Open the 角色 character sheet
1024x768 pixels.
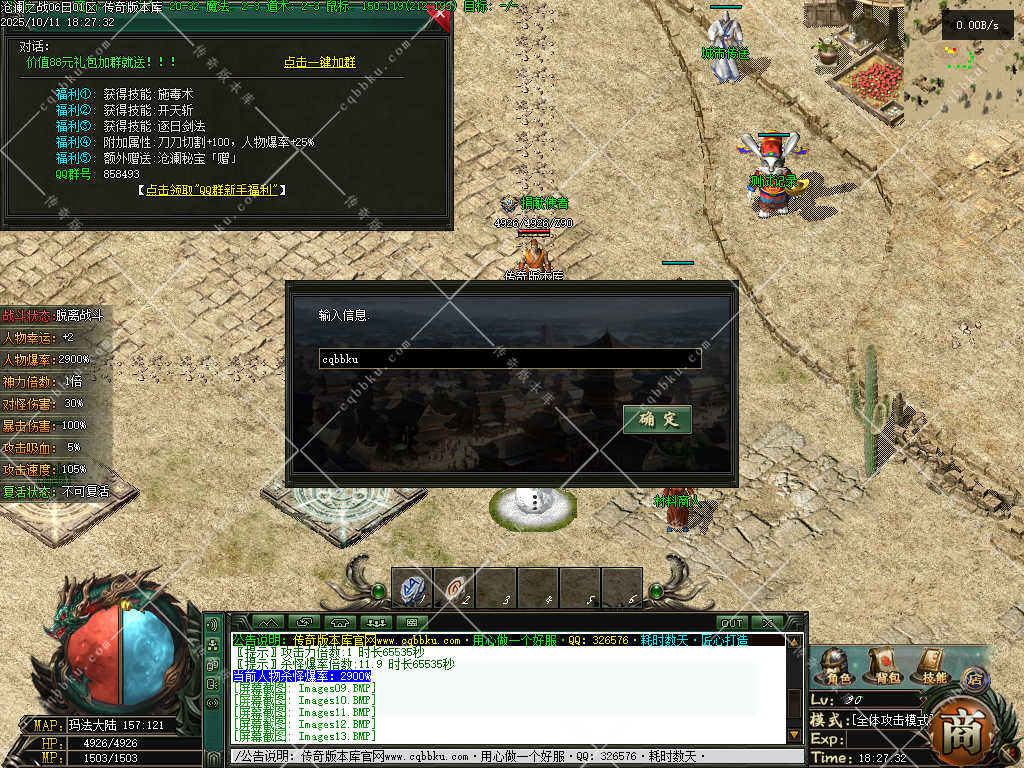point(832,664)
